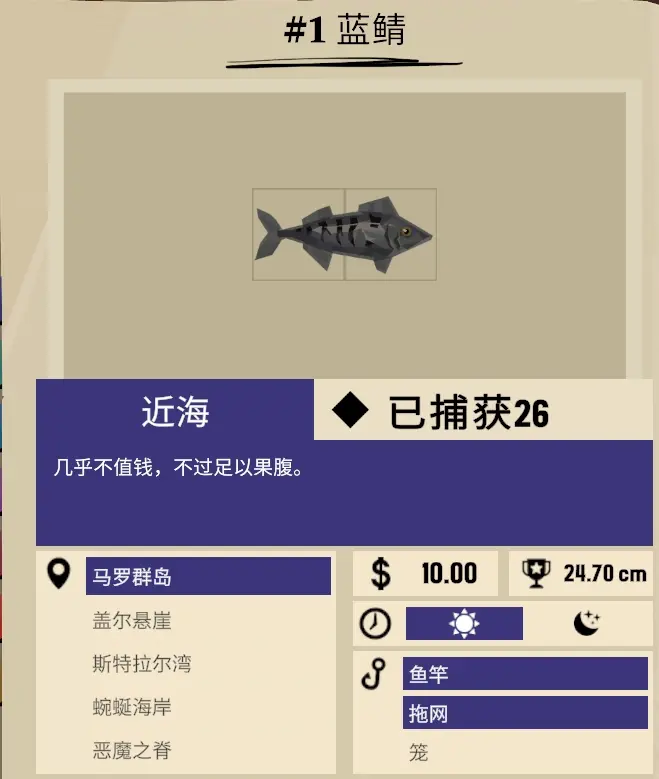Click the 蓝鲭 fish picture
Image resolution: width=659 pixels, height=779 pixels.
click(x=344, y=235)
